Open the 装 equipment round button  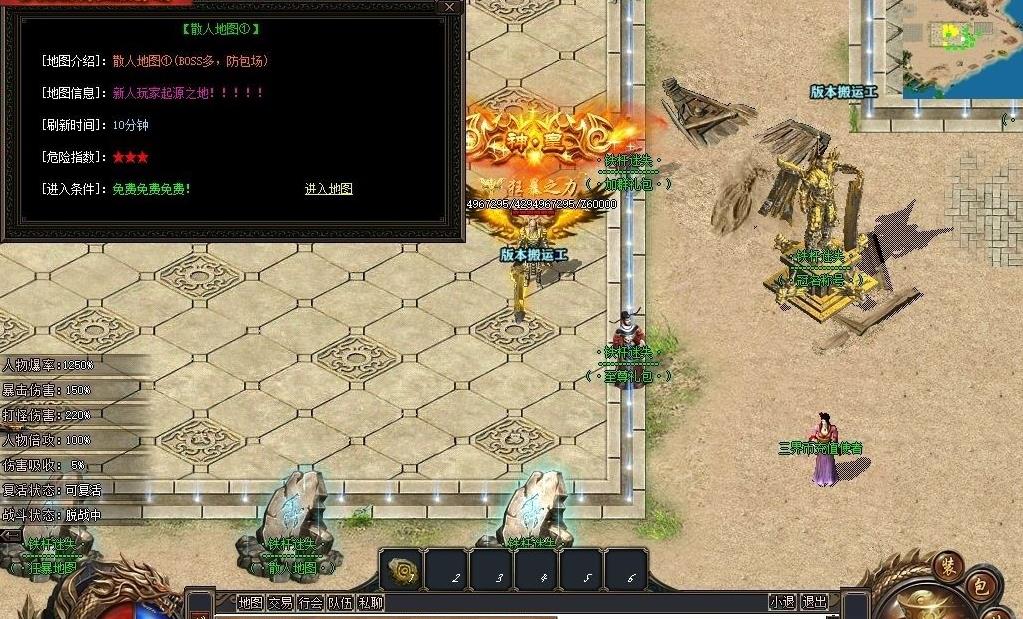(947, 565)
